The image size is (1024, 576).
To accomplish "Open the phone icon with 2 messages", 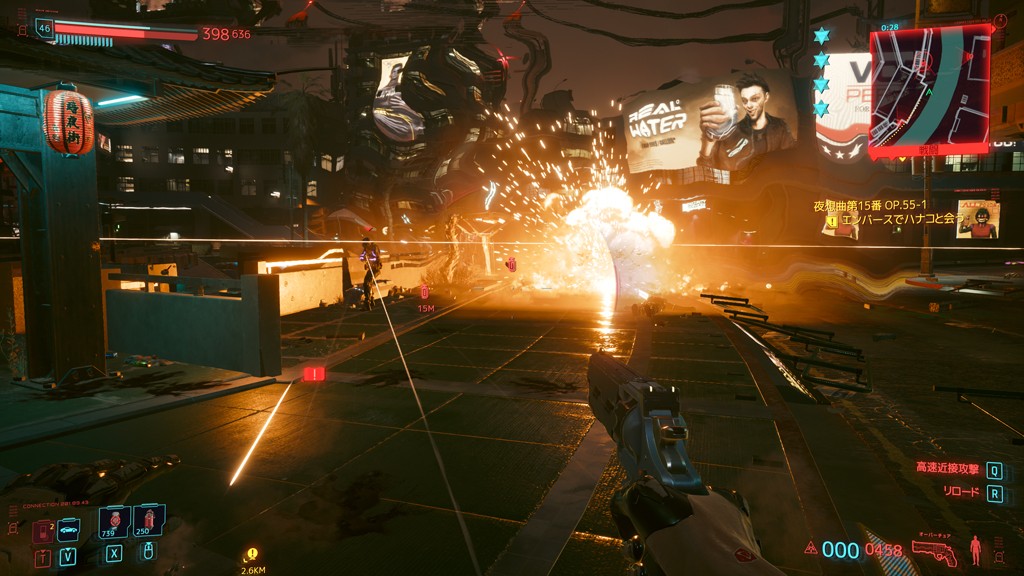I will click(x=42, y=530).
